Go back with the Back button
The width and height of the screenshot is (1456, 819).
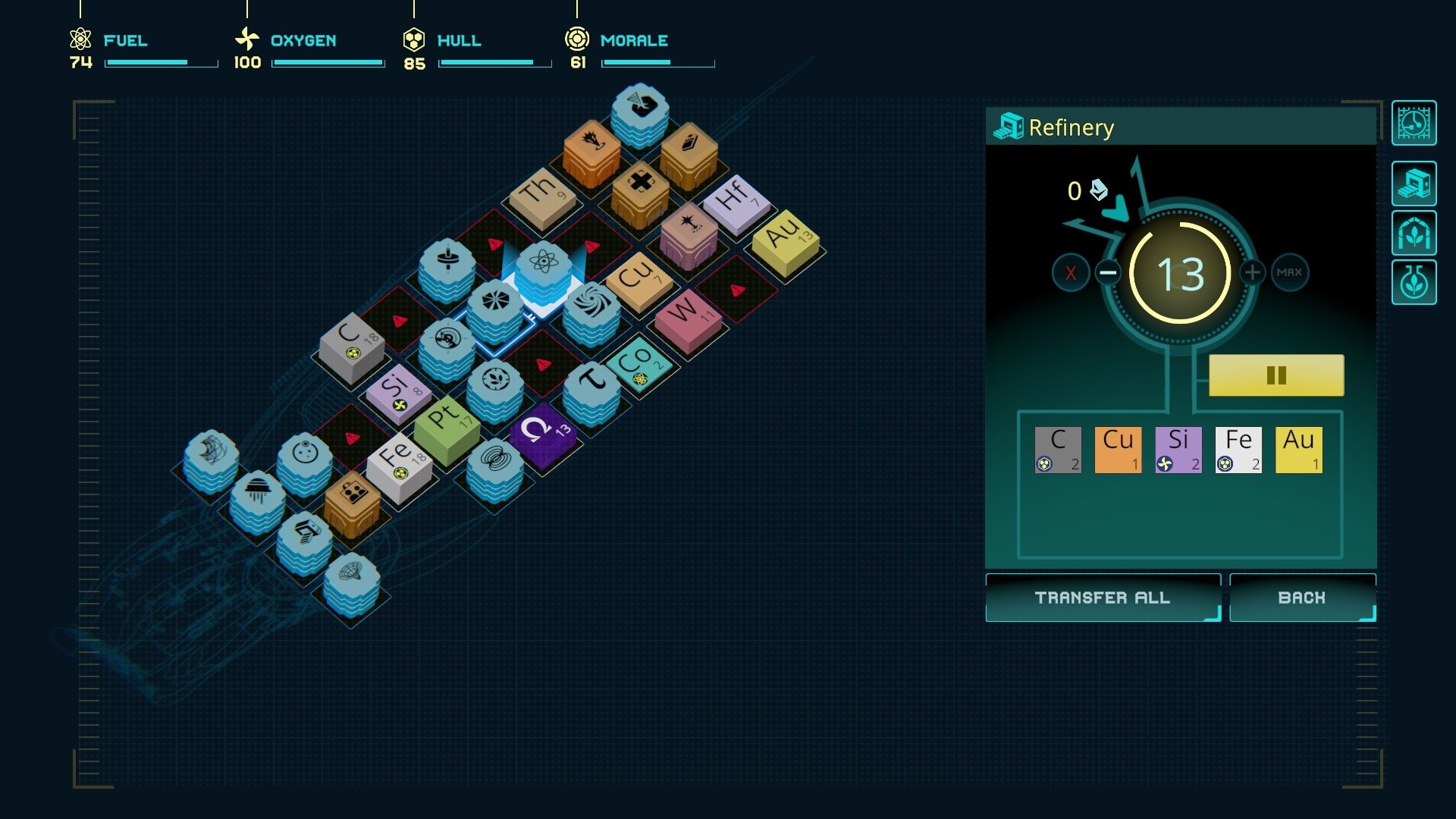click(1302, 598)
